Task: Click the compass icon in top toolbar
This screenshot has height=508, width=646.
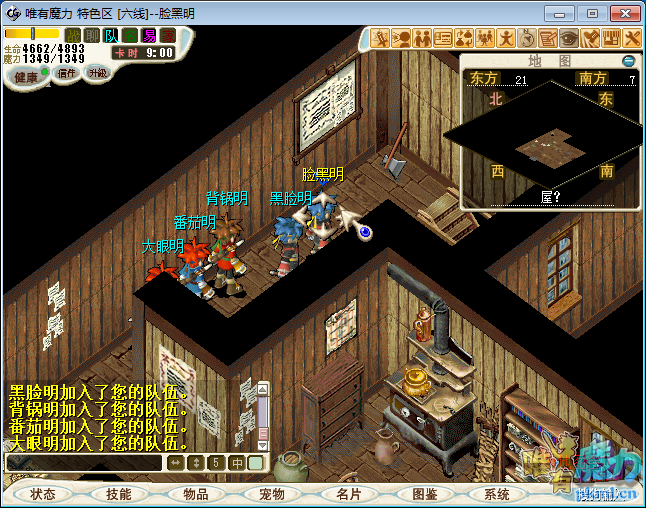Action: click(x=527, y=39)
